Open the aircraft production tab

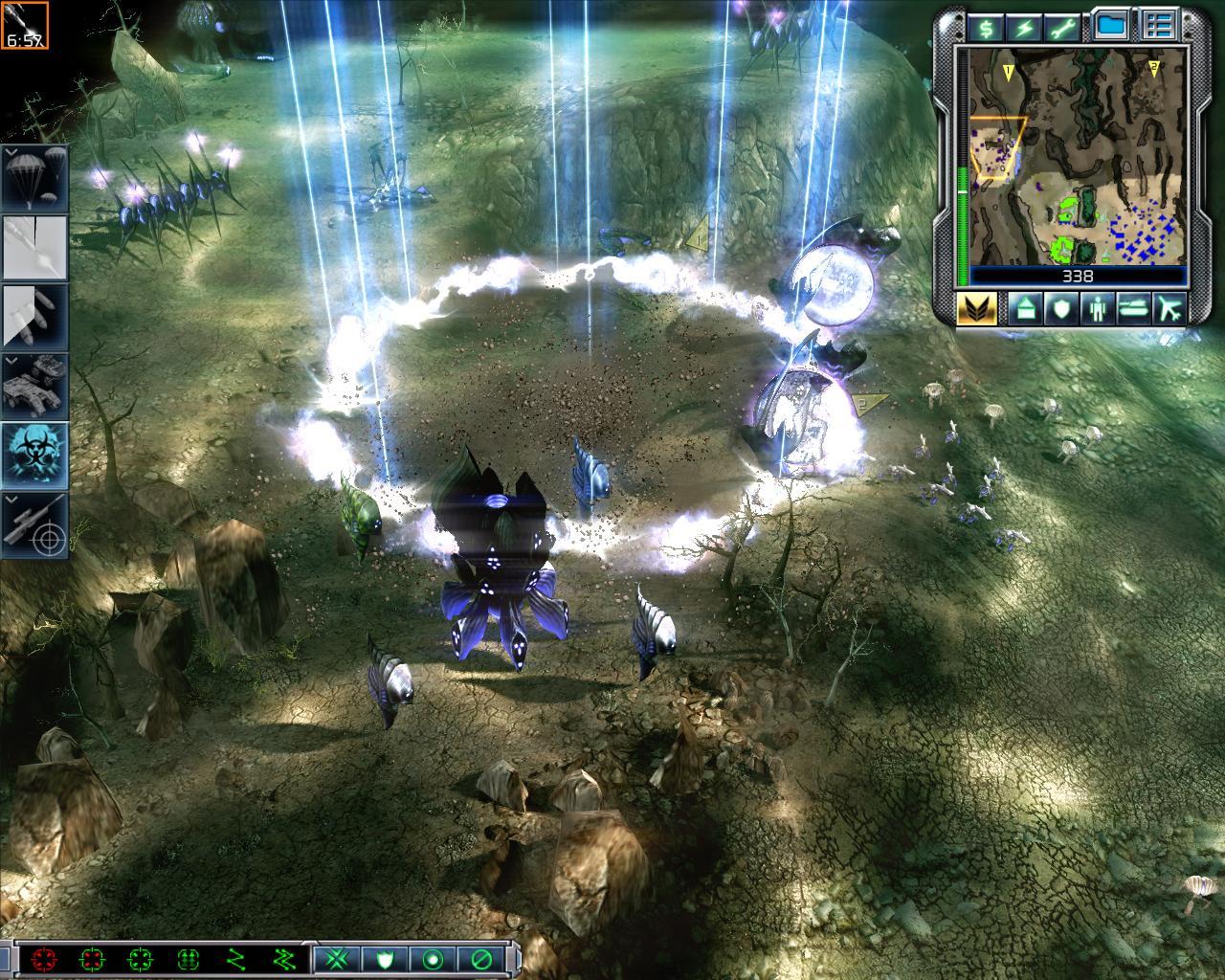pos(1169,308)
